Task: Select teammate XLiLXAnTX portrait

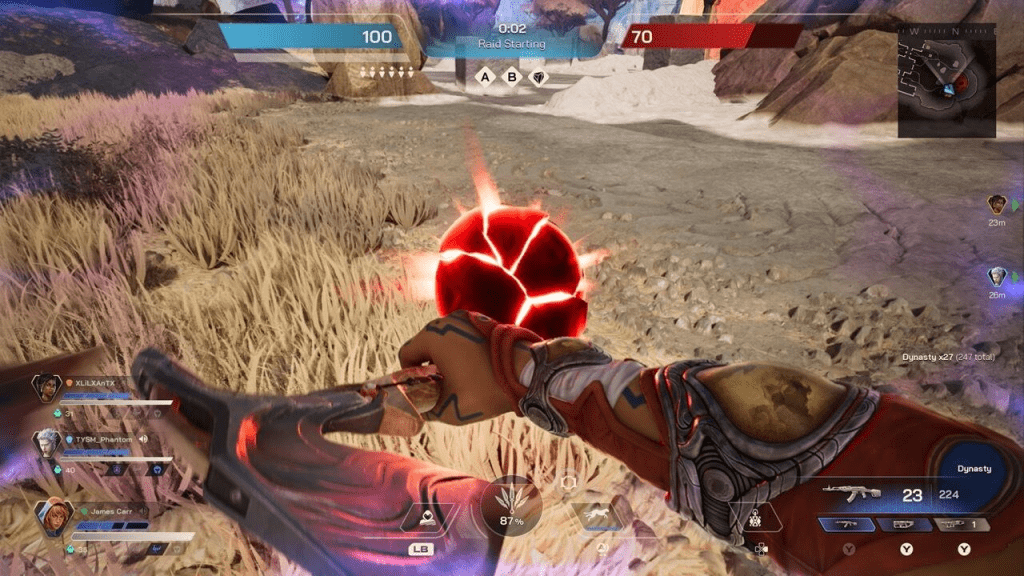Action: 46,387
